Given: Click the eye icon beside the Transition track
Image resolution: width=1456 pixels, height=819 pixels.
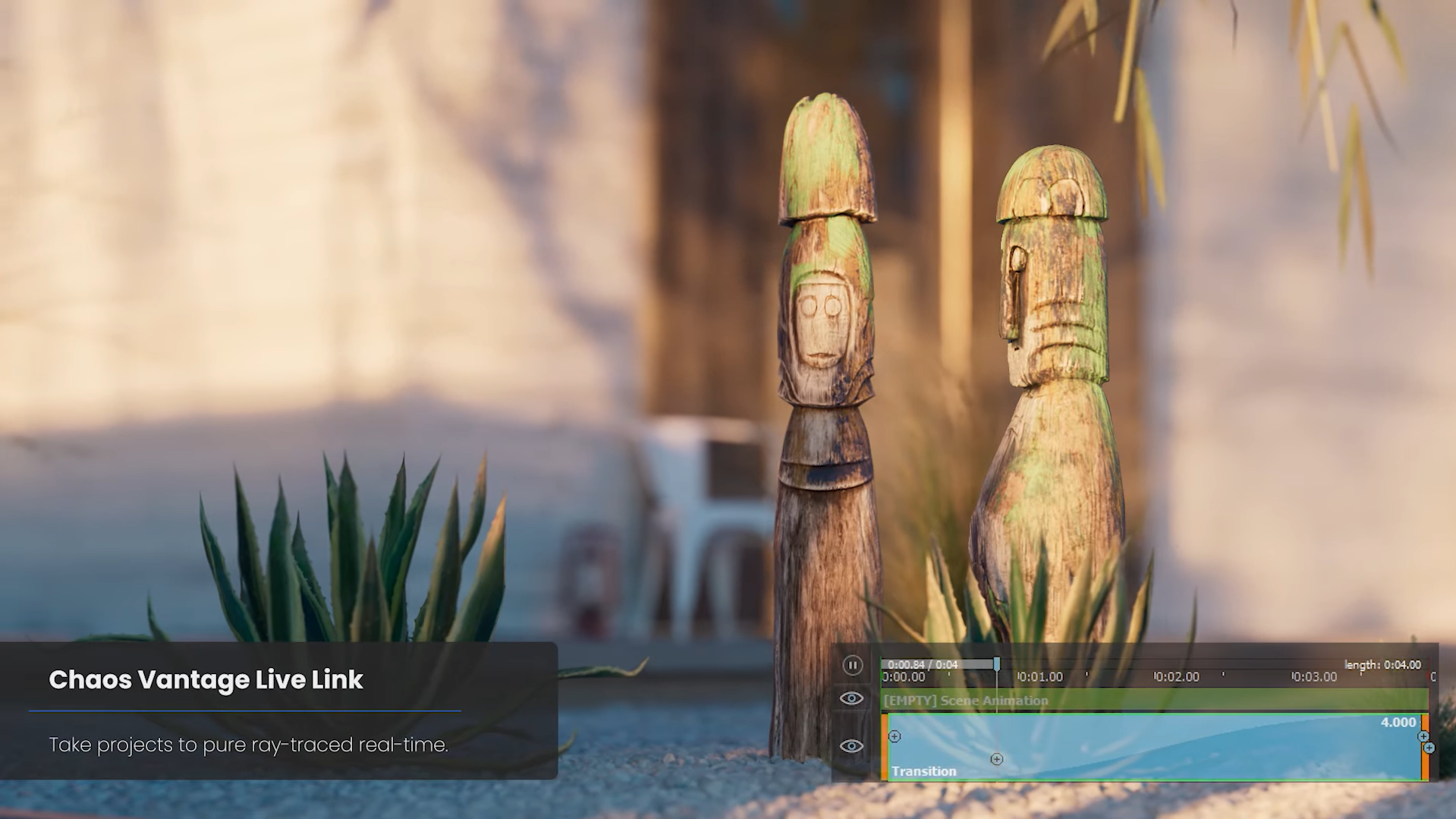Looking at the screenshot, I should point(851,747).
